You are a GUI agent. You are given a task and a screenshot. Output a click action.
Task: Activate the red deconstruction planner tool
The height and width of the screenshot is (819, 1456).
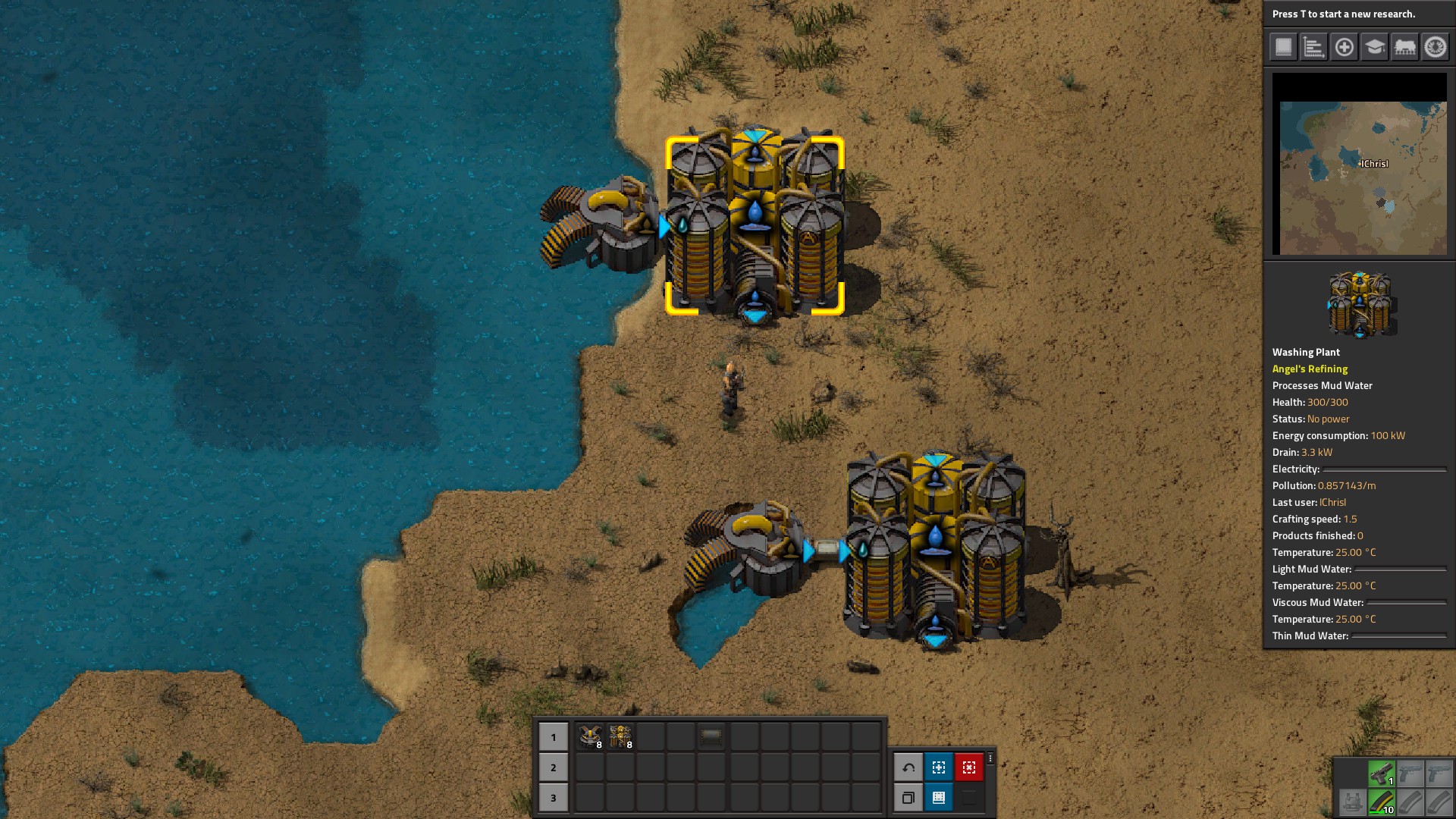point(968,767)
